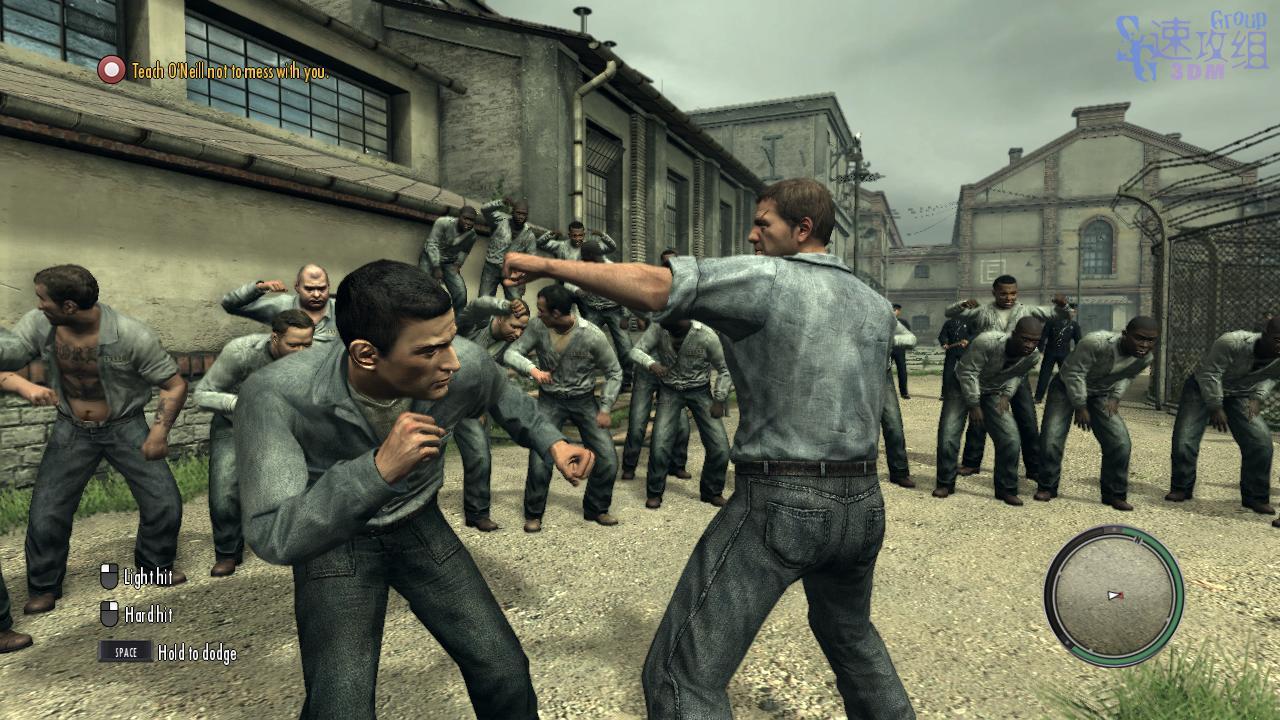Viewport: 1280px width, 720px height.
Task: Select the "Teach O'Neill" objective tracker
Action: 228,71
